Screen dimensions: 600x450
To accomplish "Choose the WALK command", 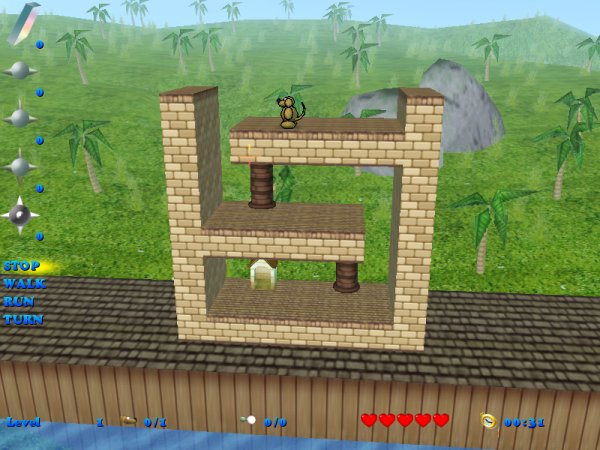I will tap(23, 284).
